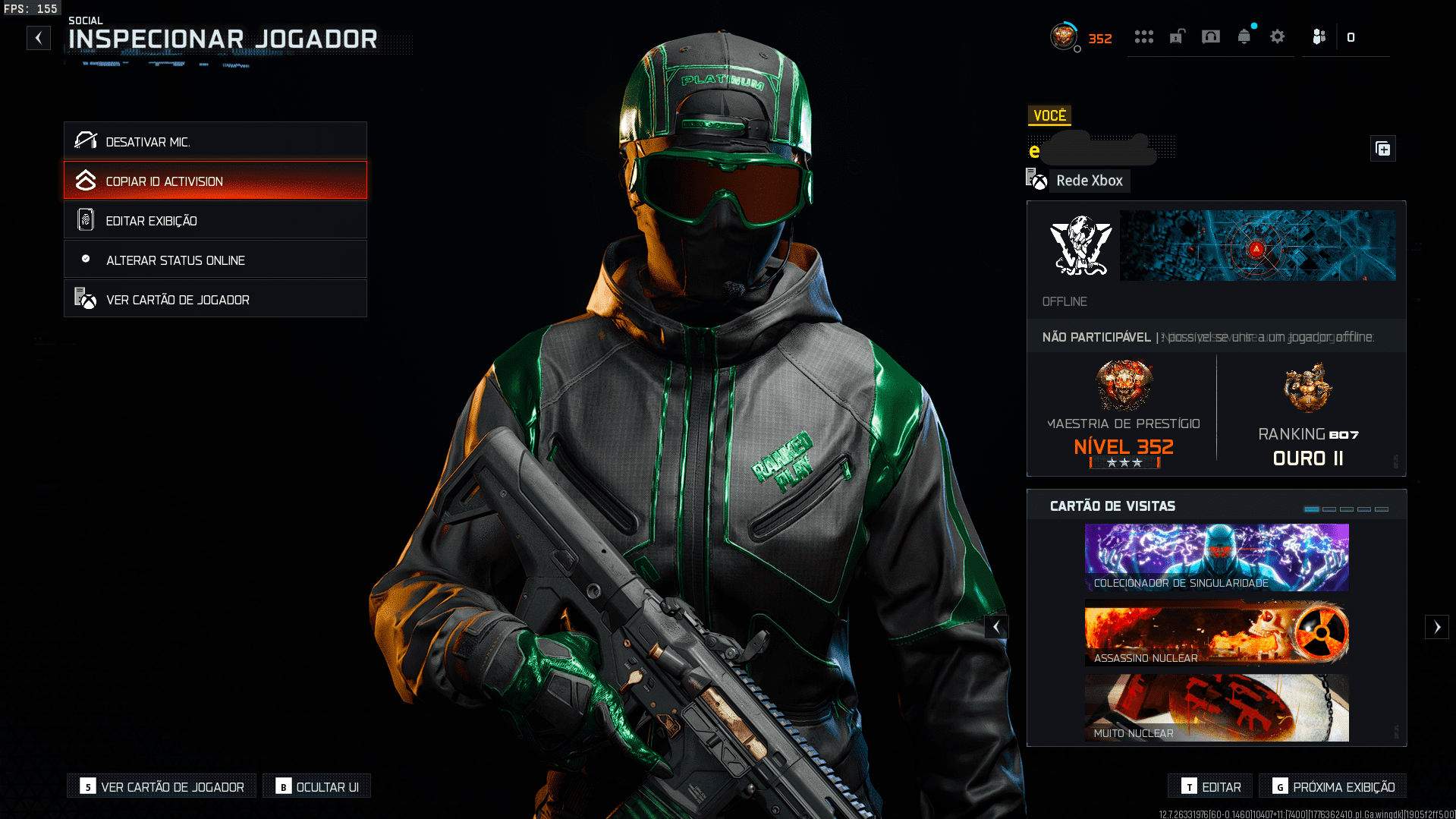This screenshot has width=1456, height=819.
Task: Select the Colecionador de Singularidade calling card
Action: tap(1216, 557)
